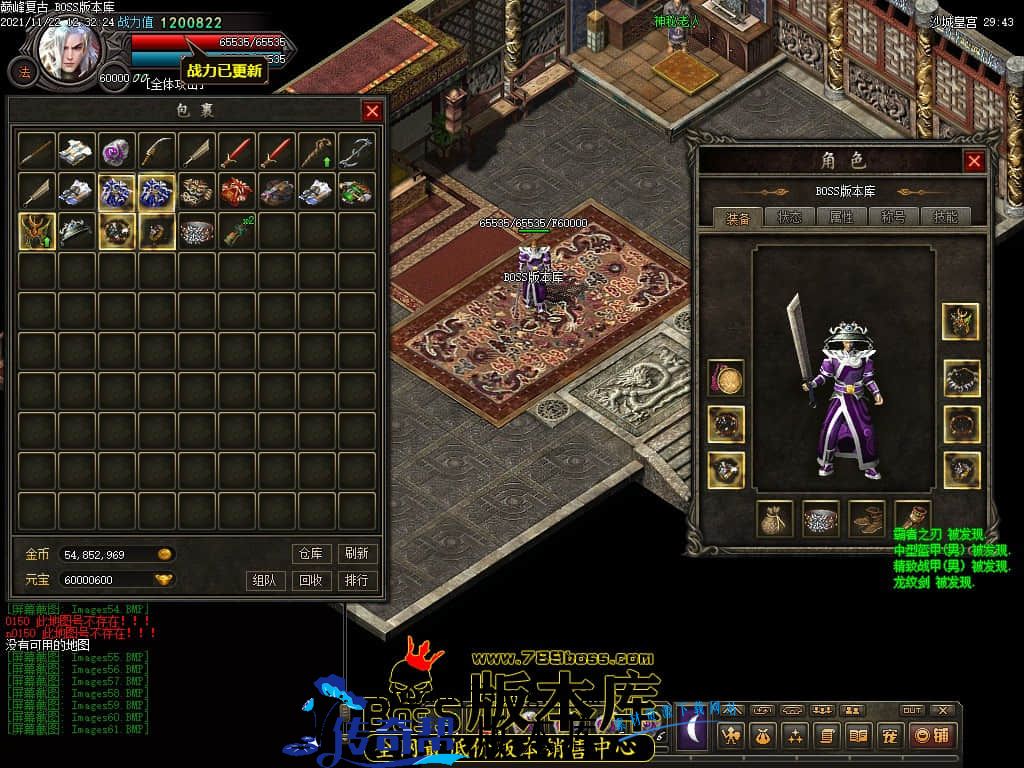Select the purple swirl orb in inventory
The image size is (1024, 768).
coord(118,151)
